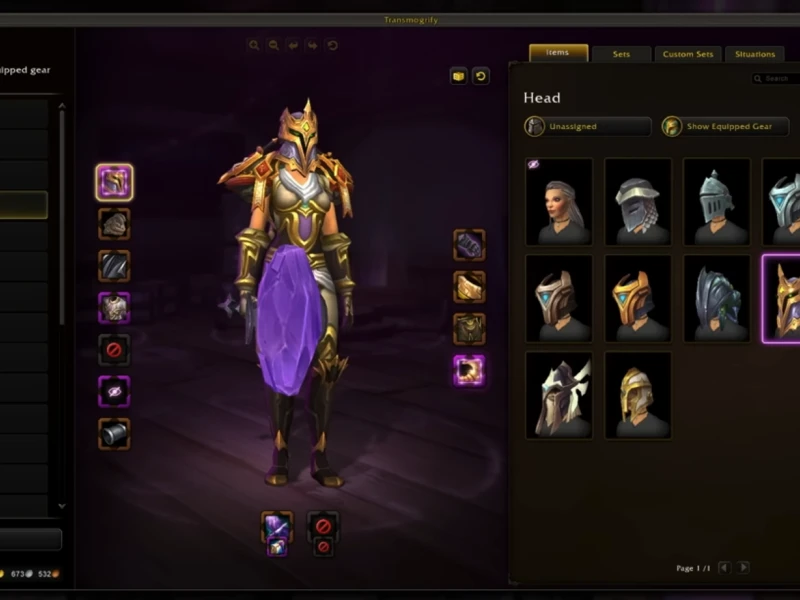This screenshot has width=800, height=600.
Task: Switch to the Situations tab
Action: (x=755, y=54)
